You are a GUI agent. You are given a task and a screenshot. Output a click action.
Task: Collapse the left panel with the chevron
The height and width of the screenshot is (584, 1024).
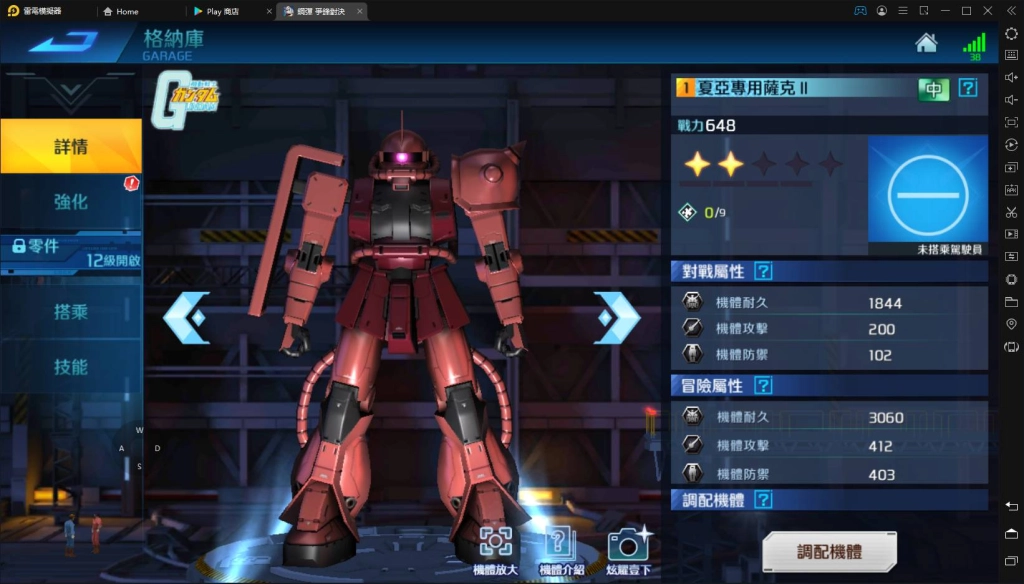[x=71, y=93]
